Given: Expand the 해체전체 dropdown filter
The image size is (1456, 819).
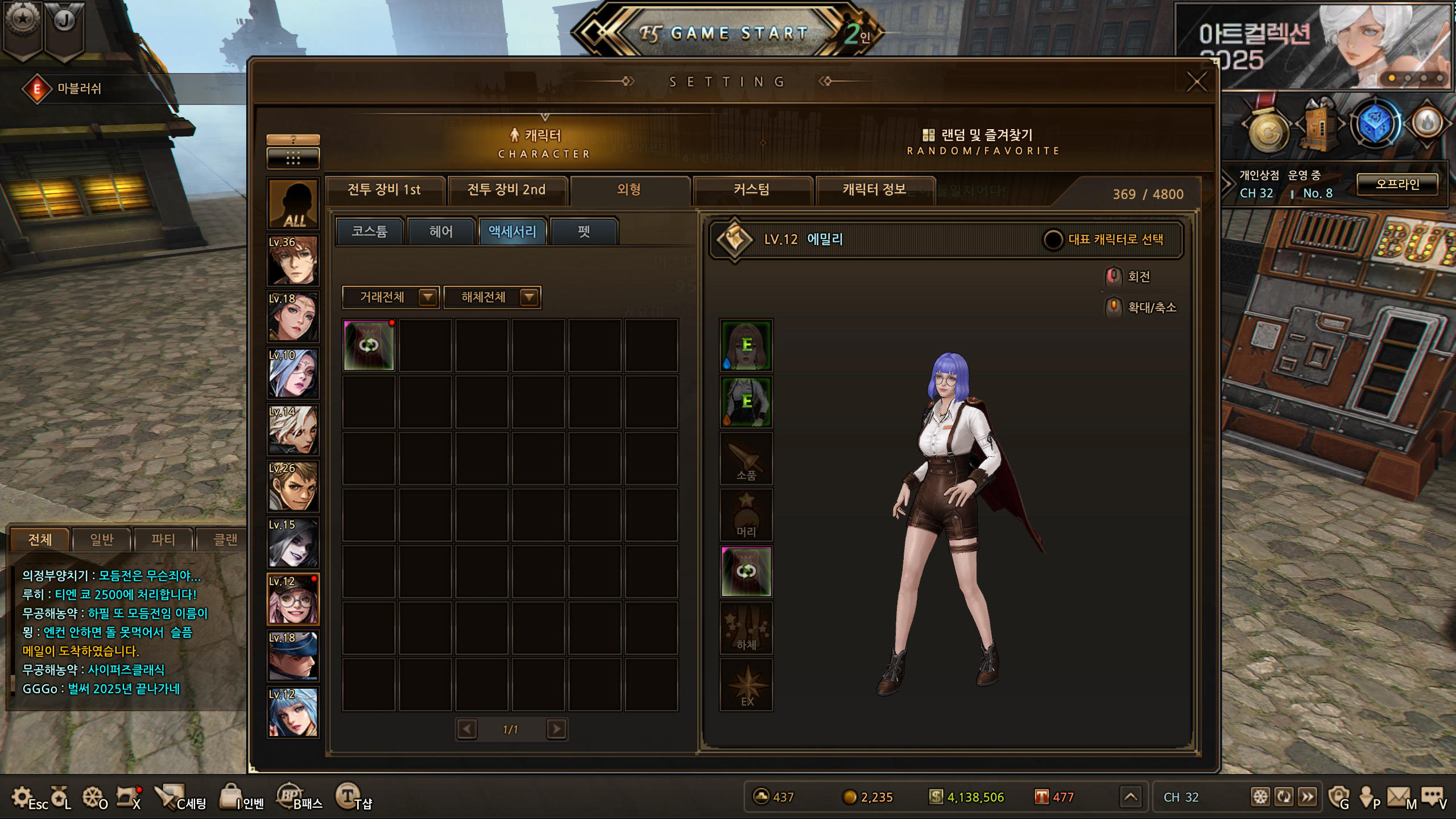Looking at the screenshot, I should (492, 297).
